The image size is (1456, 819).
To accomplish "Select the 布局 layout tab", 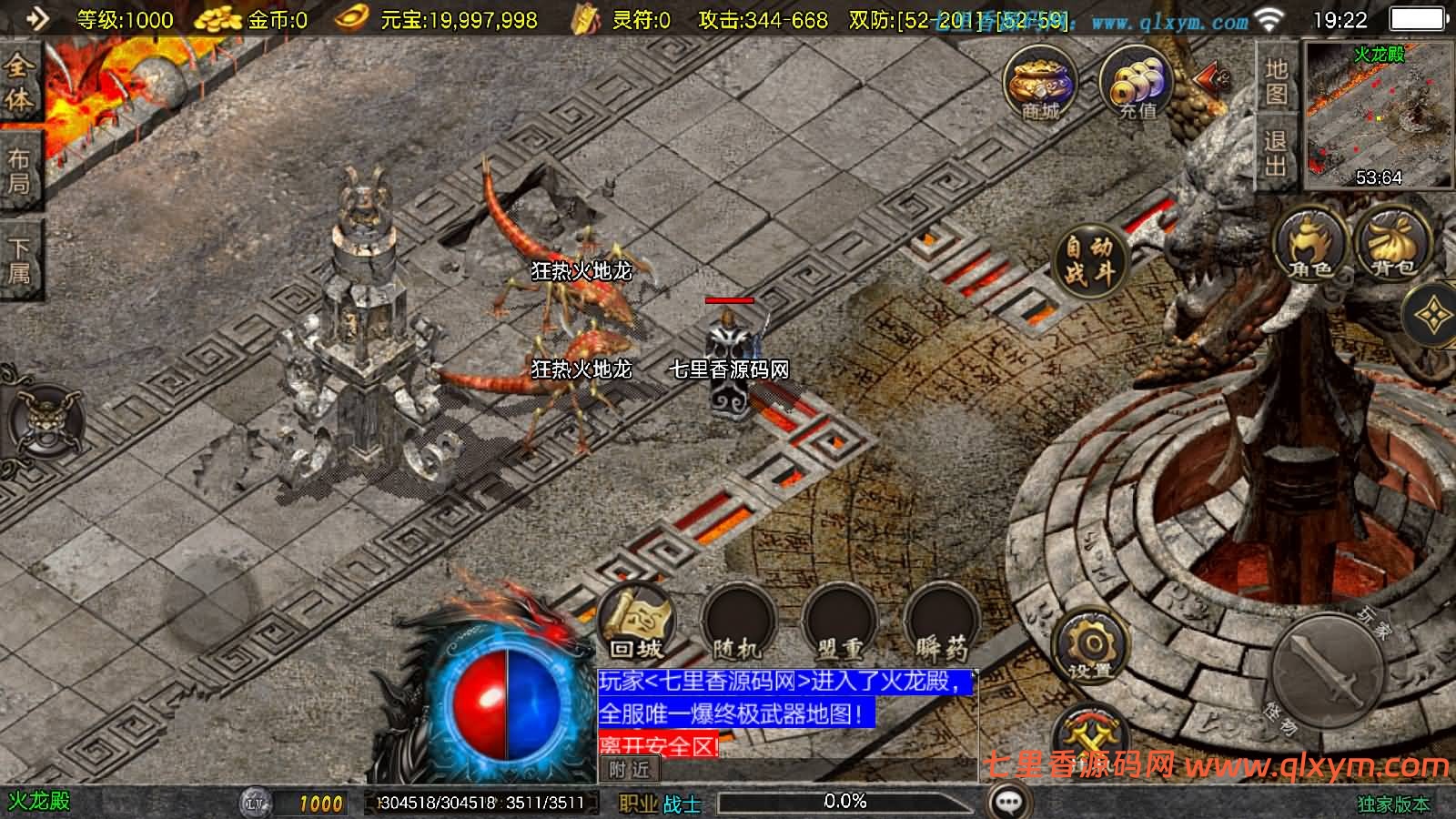I will (x=19, y=171).
